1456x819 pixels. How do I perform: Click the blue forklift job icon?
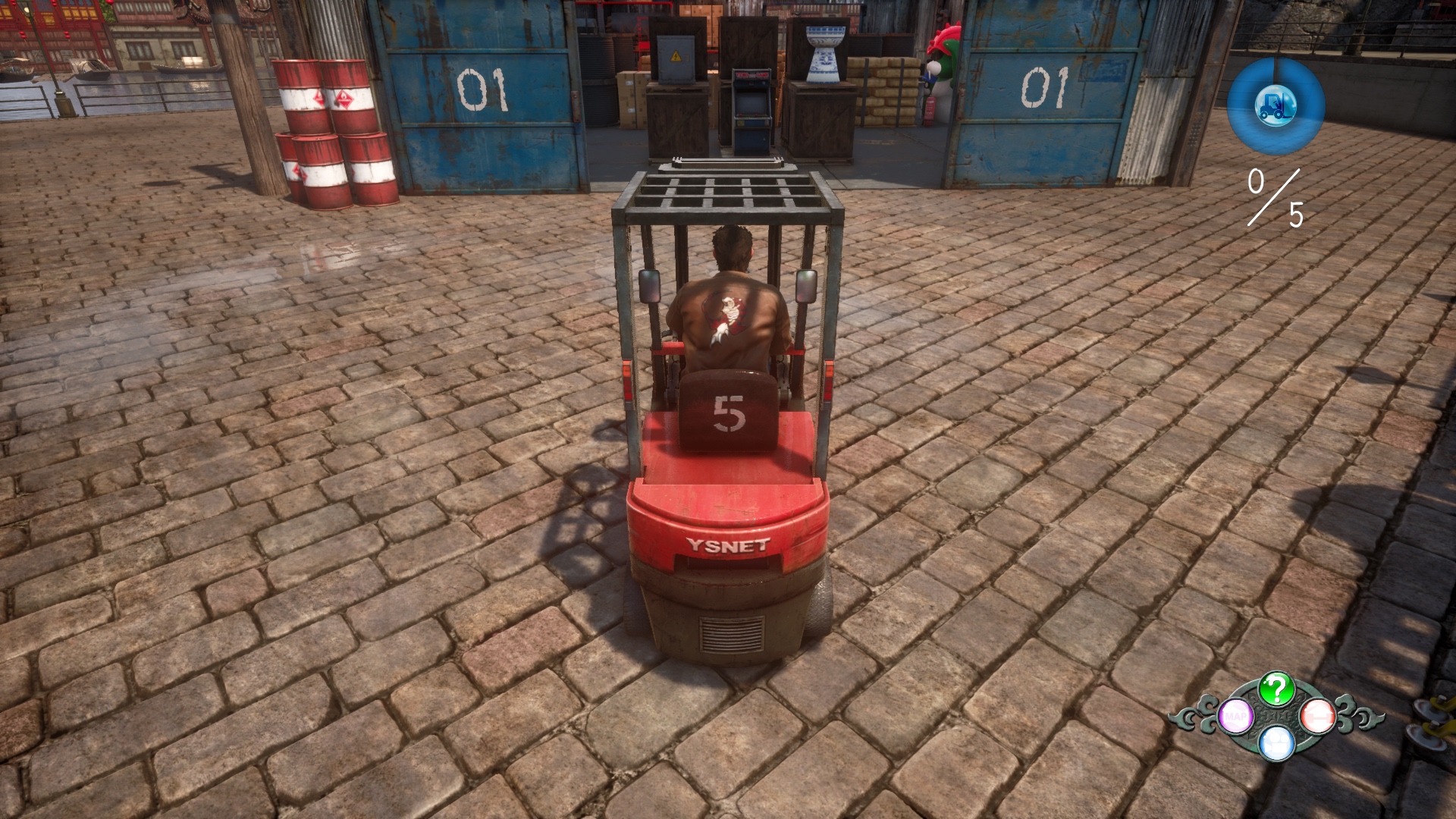point(1276,105)
